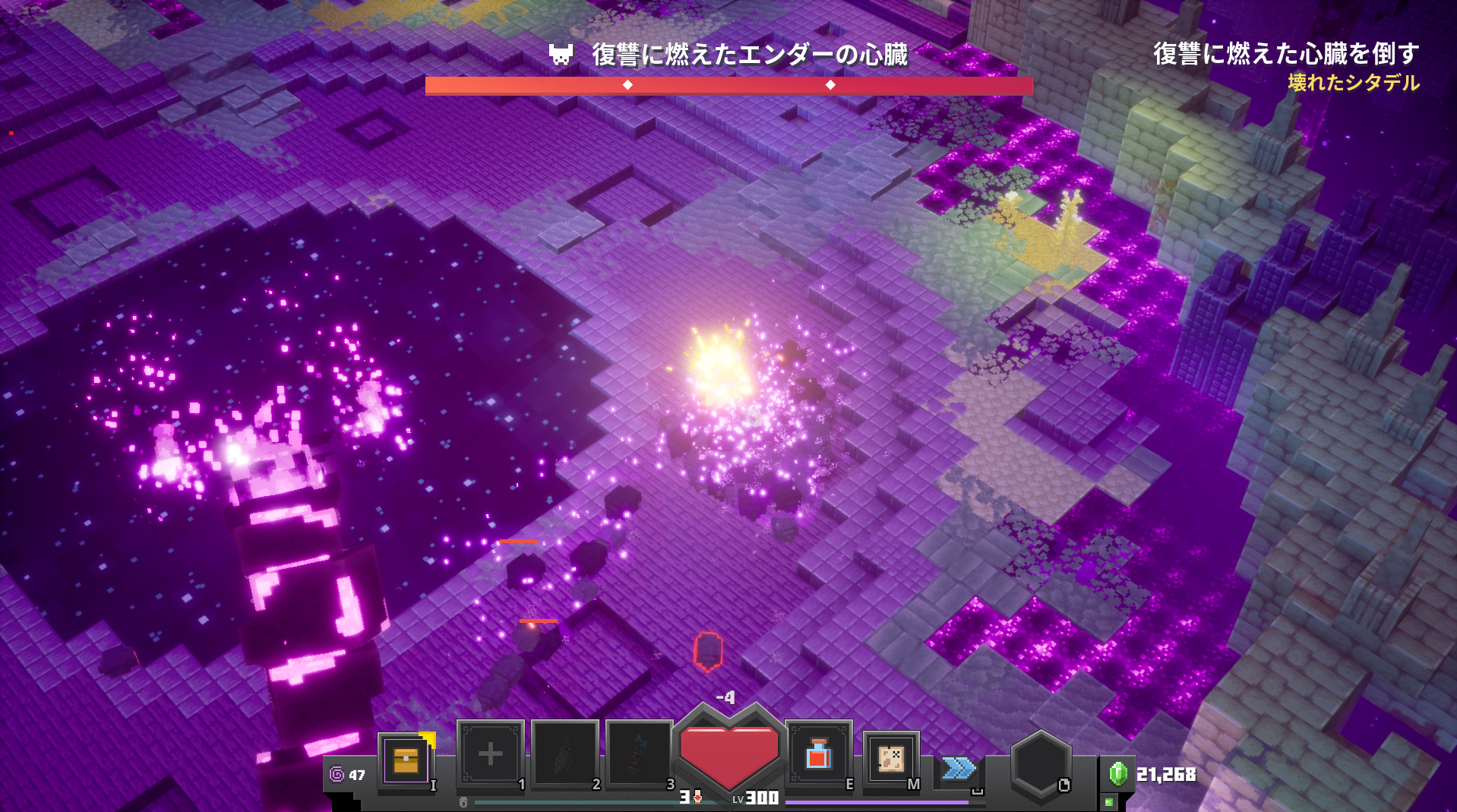The height and width of the screenshot is (812, 1457).
Task: Select the empty artifact slot with plus sign
Action: (x=490, y=754)
